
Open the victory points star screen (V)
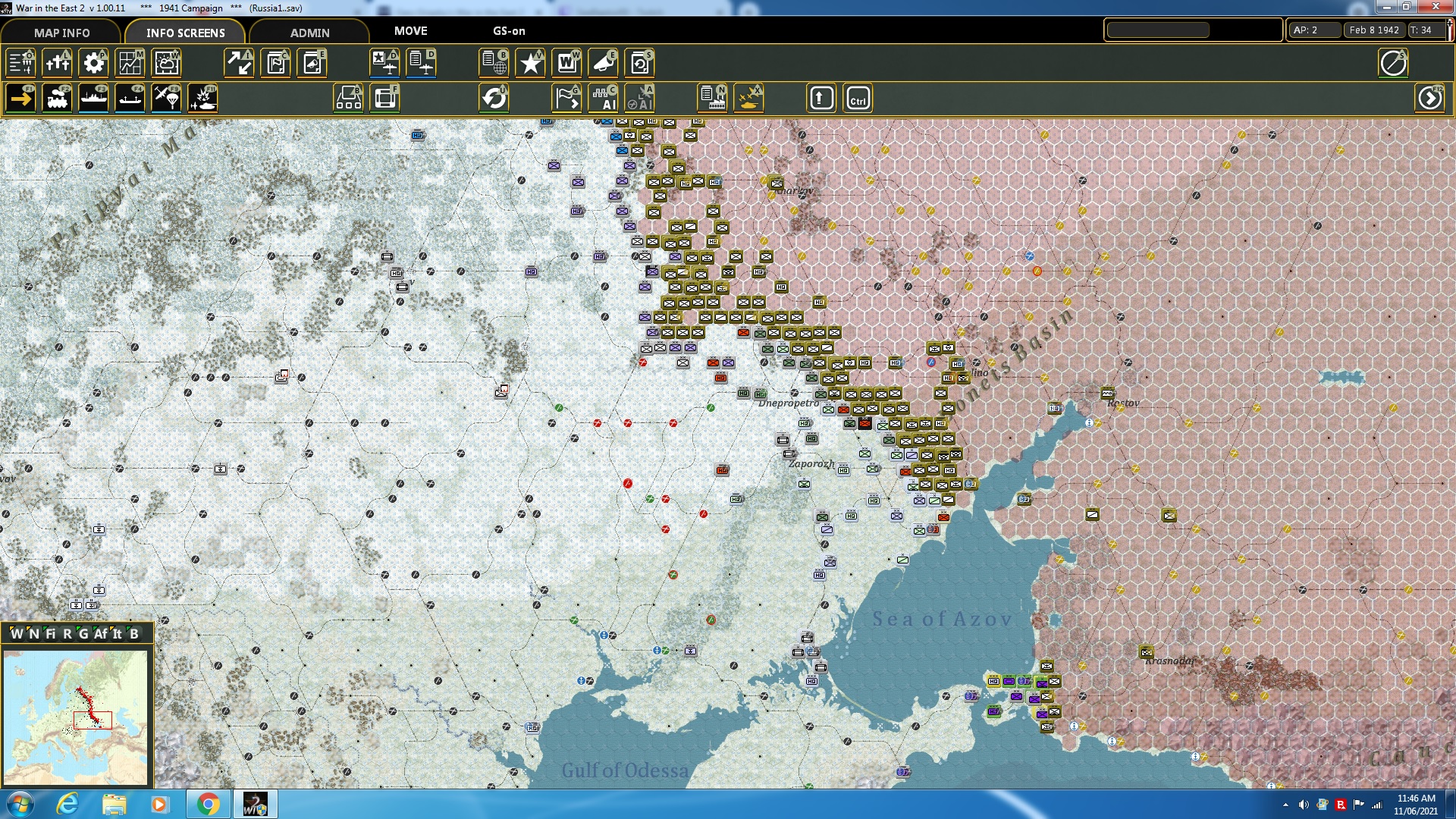tap(530, 64)
